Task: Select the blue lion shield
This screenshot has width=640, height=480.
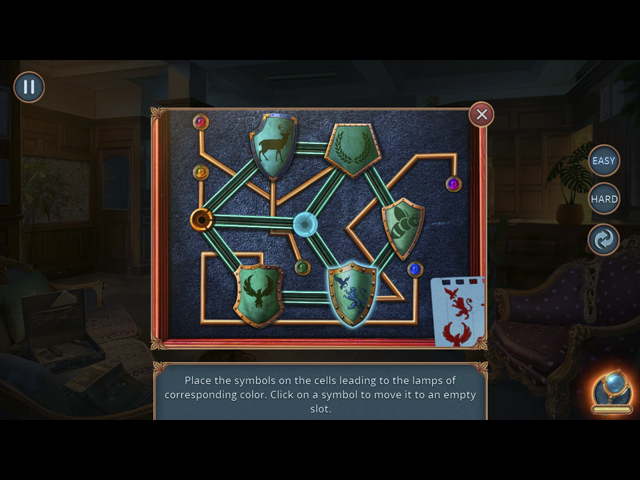Action: tap(352, 293)
